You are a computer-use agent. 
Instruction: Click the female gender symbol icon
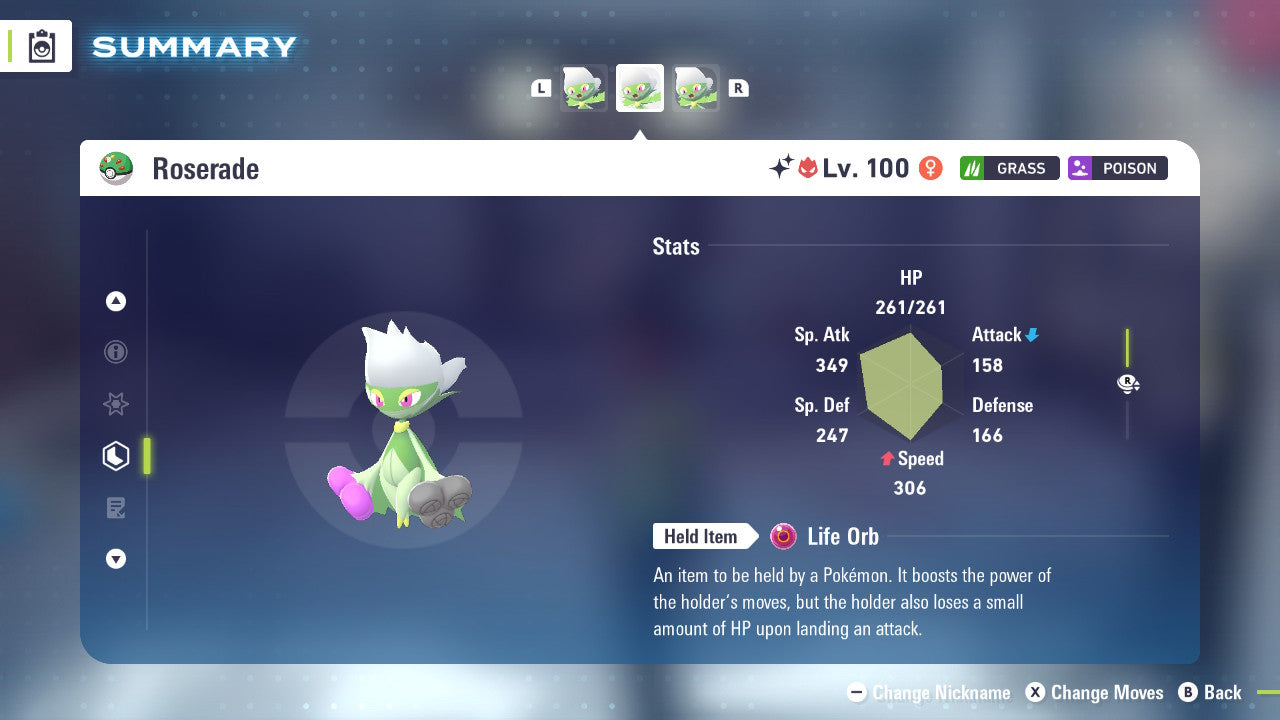[x=930, y=168]
